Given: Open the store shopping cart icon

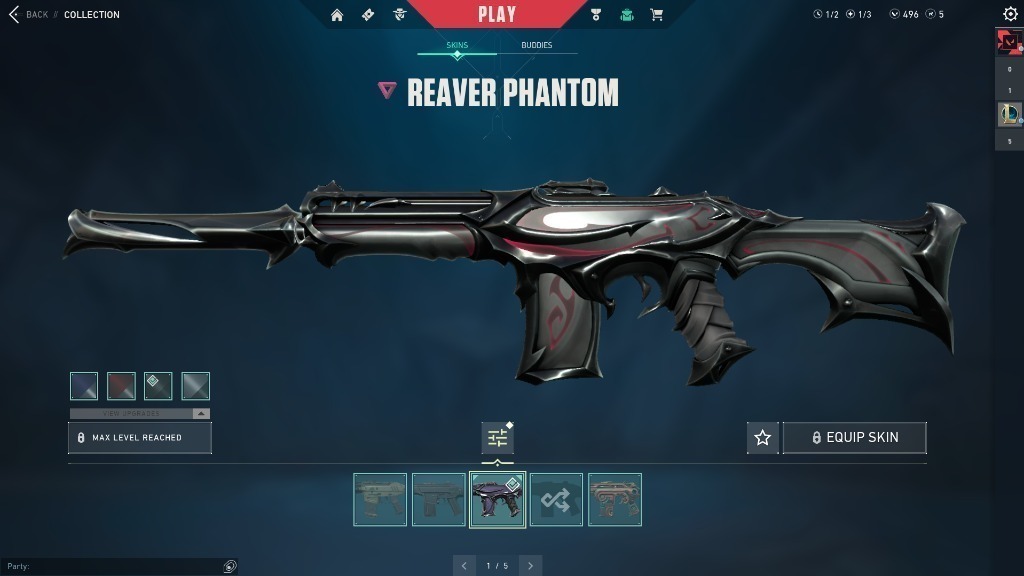Looking at the screenshot, I should 657,15.
